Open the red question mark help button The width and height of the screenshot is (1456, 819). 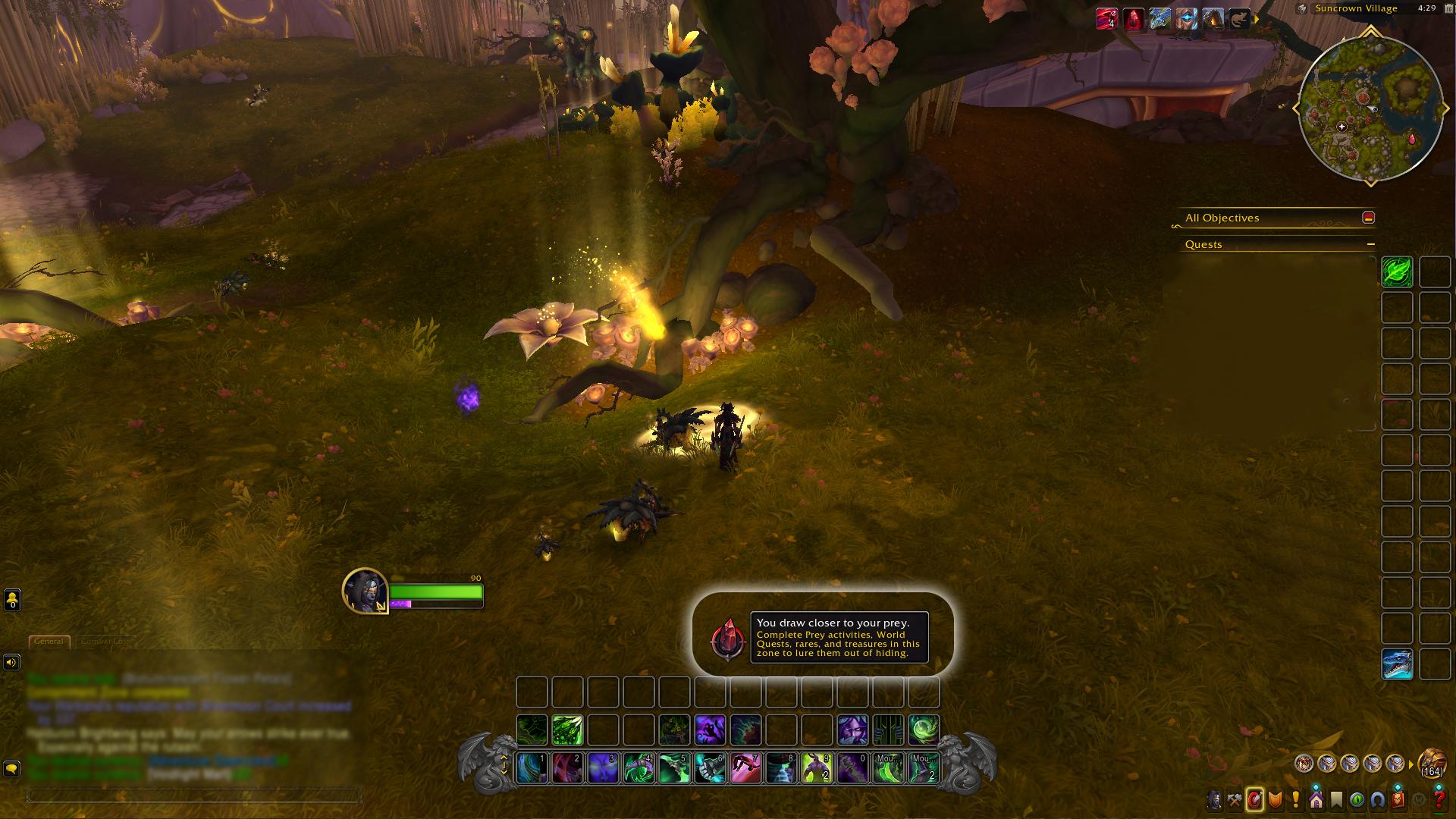(x=1439, y=799)
